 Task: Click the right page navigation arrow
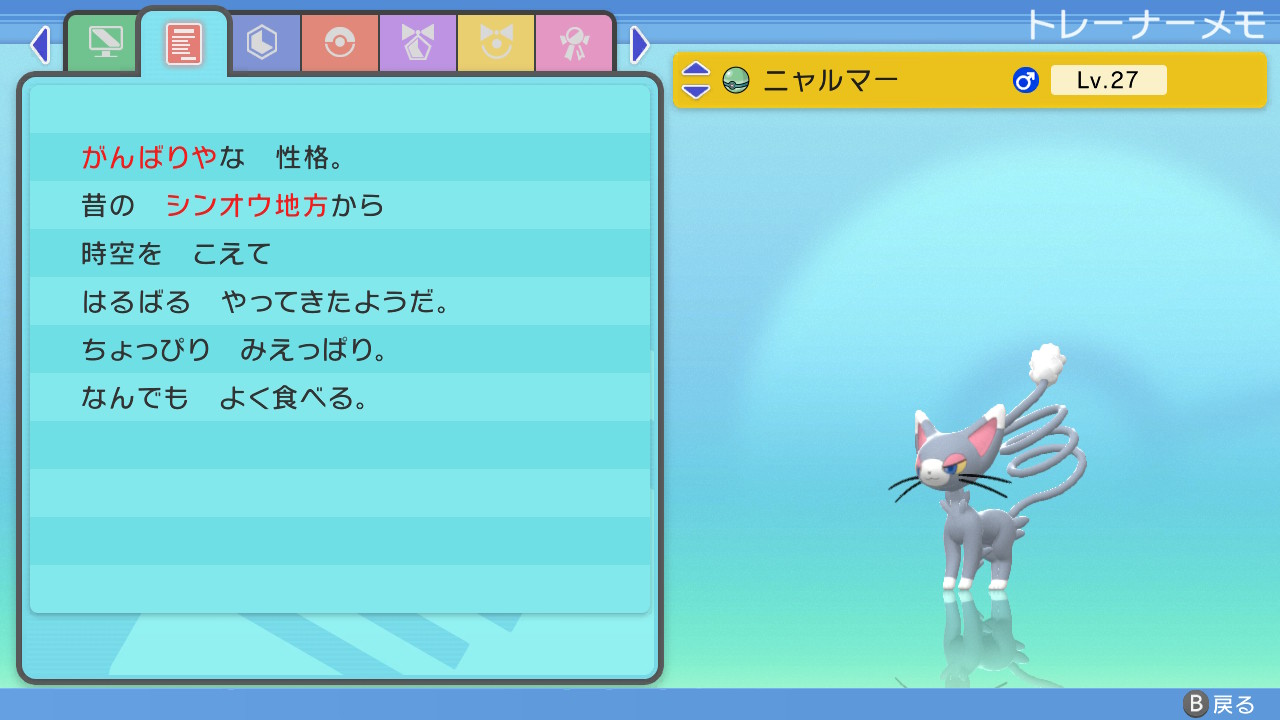(x=640, y=44)
